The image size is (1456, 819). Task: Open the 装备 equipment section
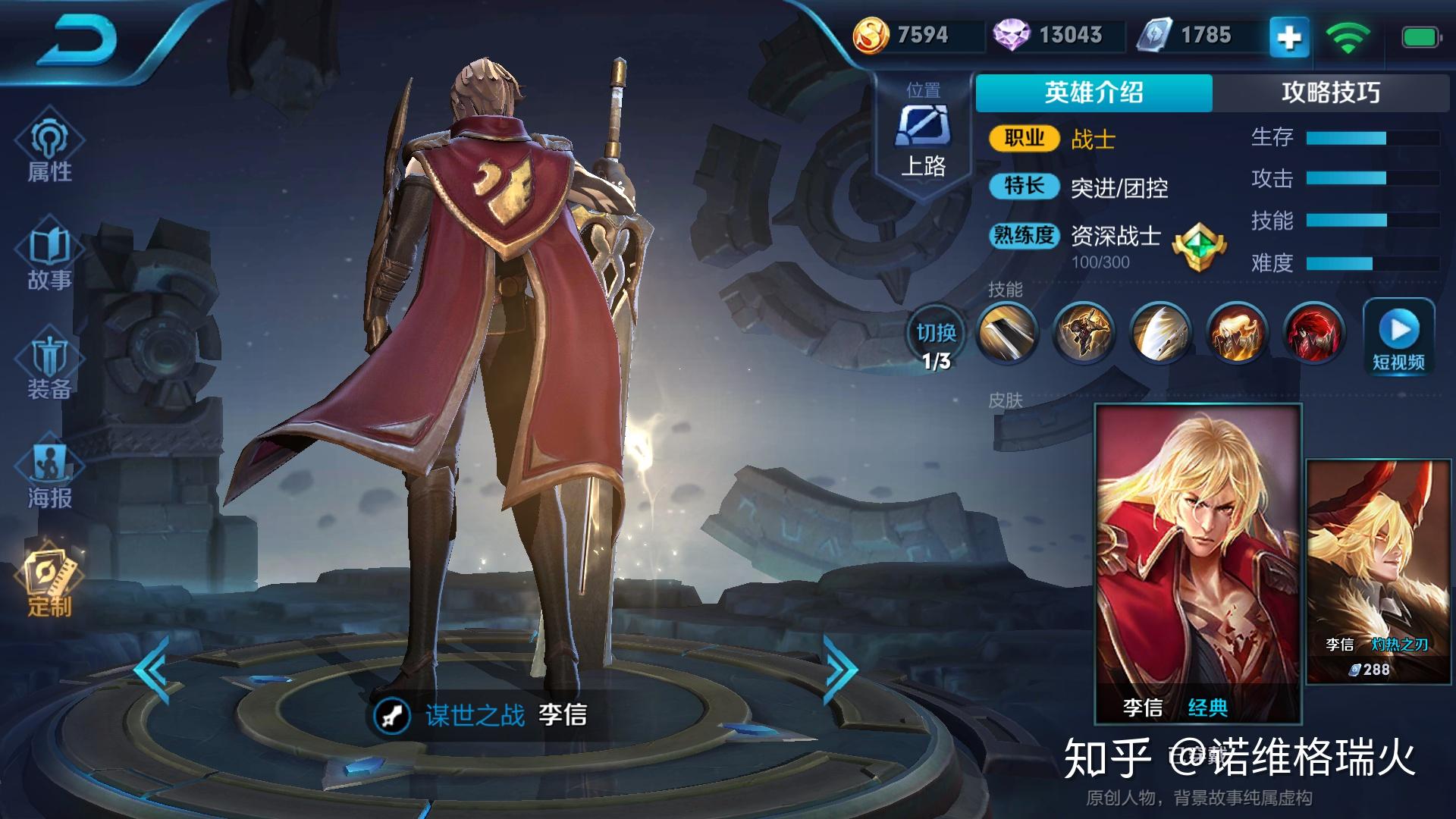click(x=49, y=366)
